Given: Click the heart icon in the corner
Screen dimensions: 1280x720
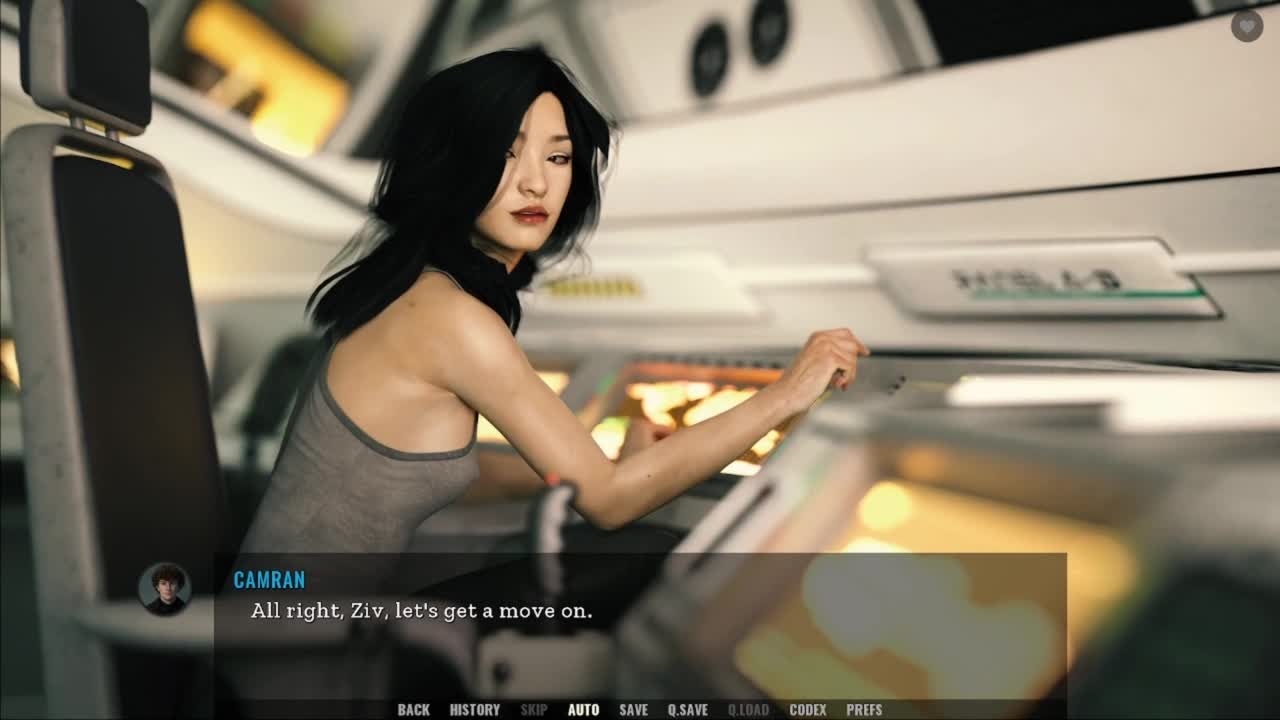Looking at the screenshot, I should (x=1246, y=26).
